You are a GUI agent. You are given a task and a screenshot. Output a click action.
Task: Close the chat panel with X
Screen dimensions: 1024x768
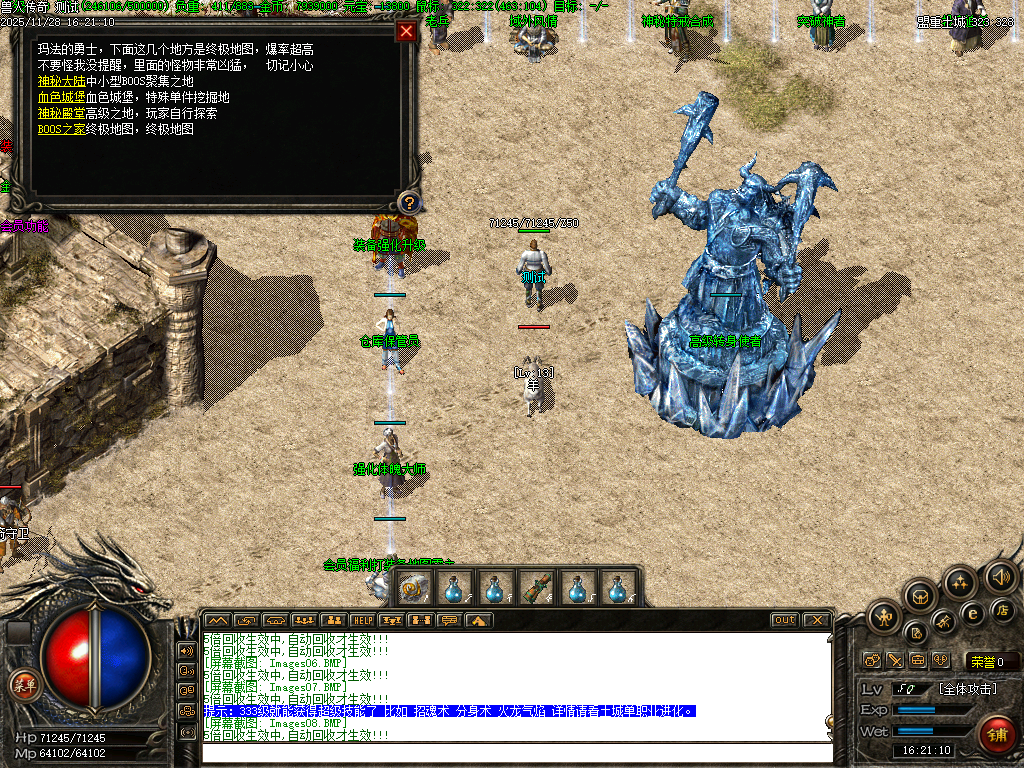tap(816, 620)
